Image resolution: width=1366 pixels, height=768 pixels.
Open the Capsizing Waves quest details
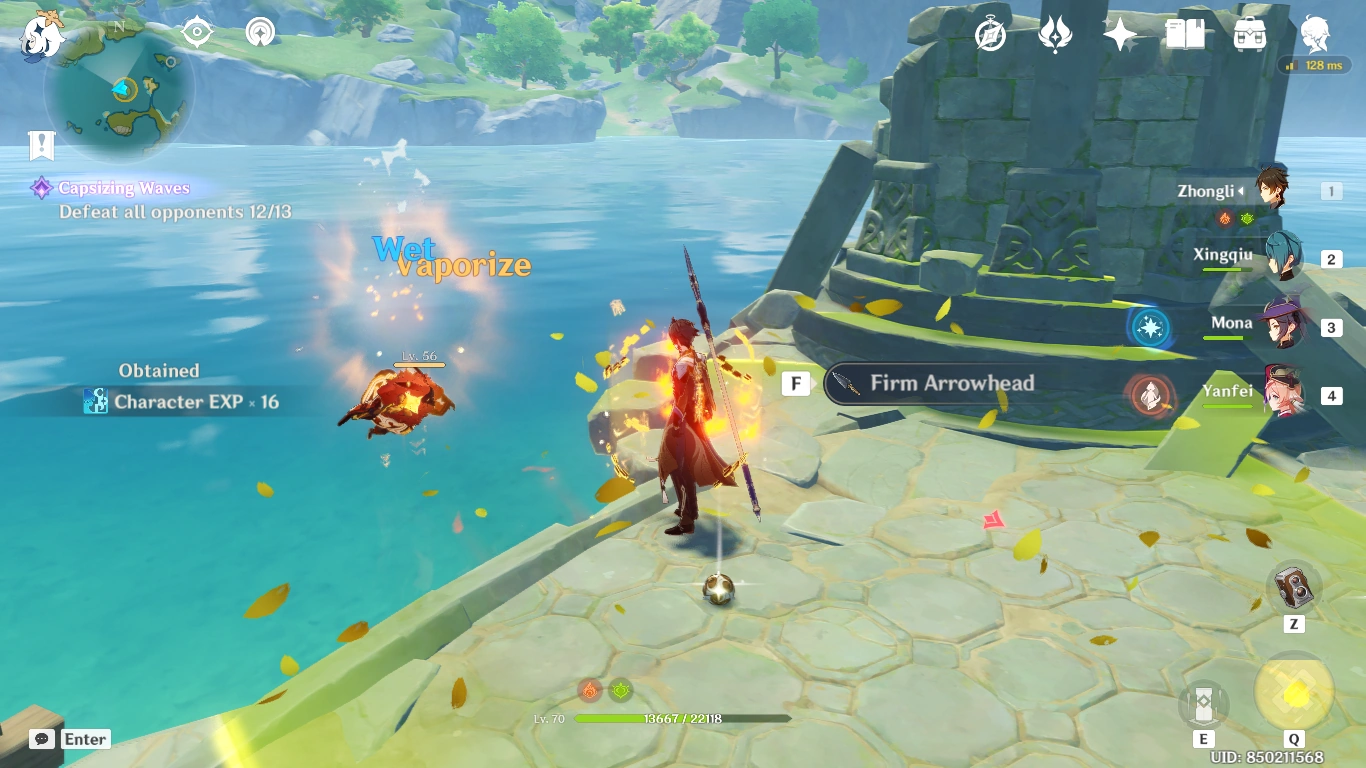coord(127,188)
